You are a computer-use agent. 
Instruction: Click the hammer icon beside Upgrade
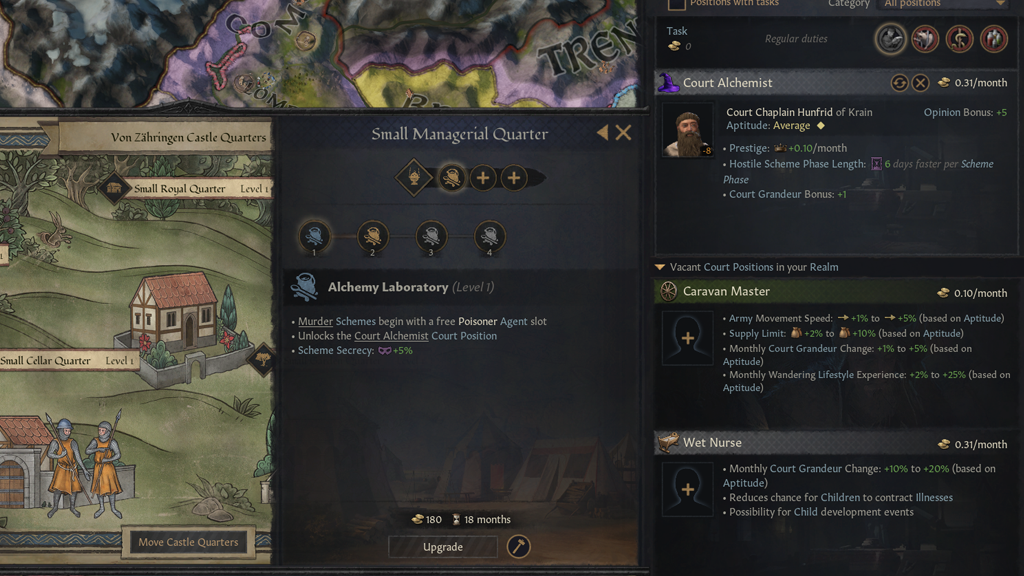[518, 547]
